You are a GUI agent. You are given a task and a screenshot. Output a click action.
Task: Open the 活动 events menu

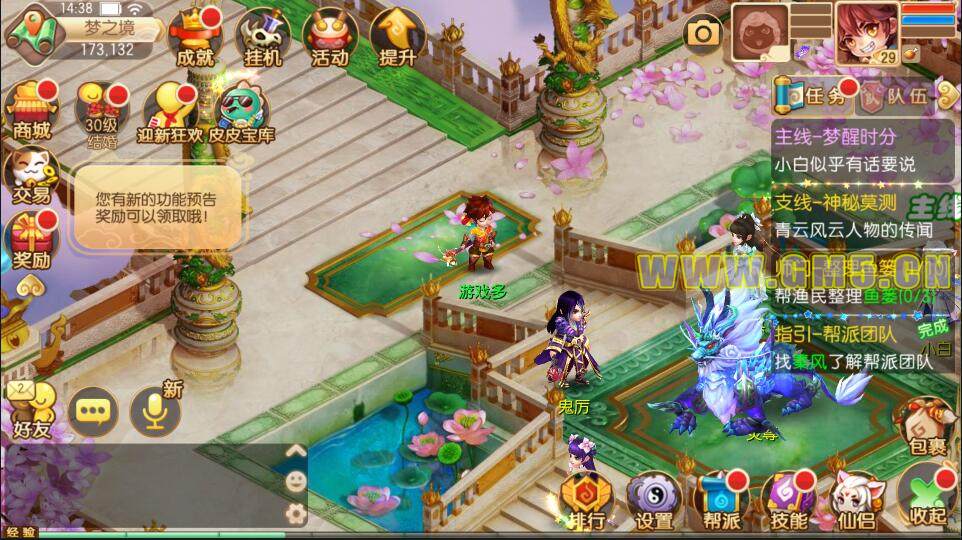click(330, 37)
